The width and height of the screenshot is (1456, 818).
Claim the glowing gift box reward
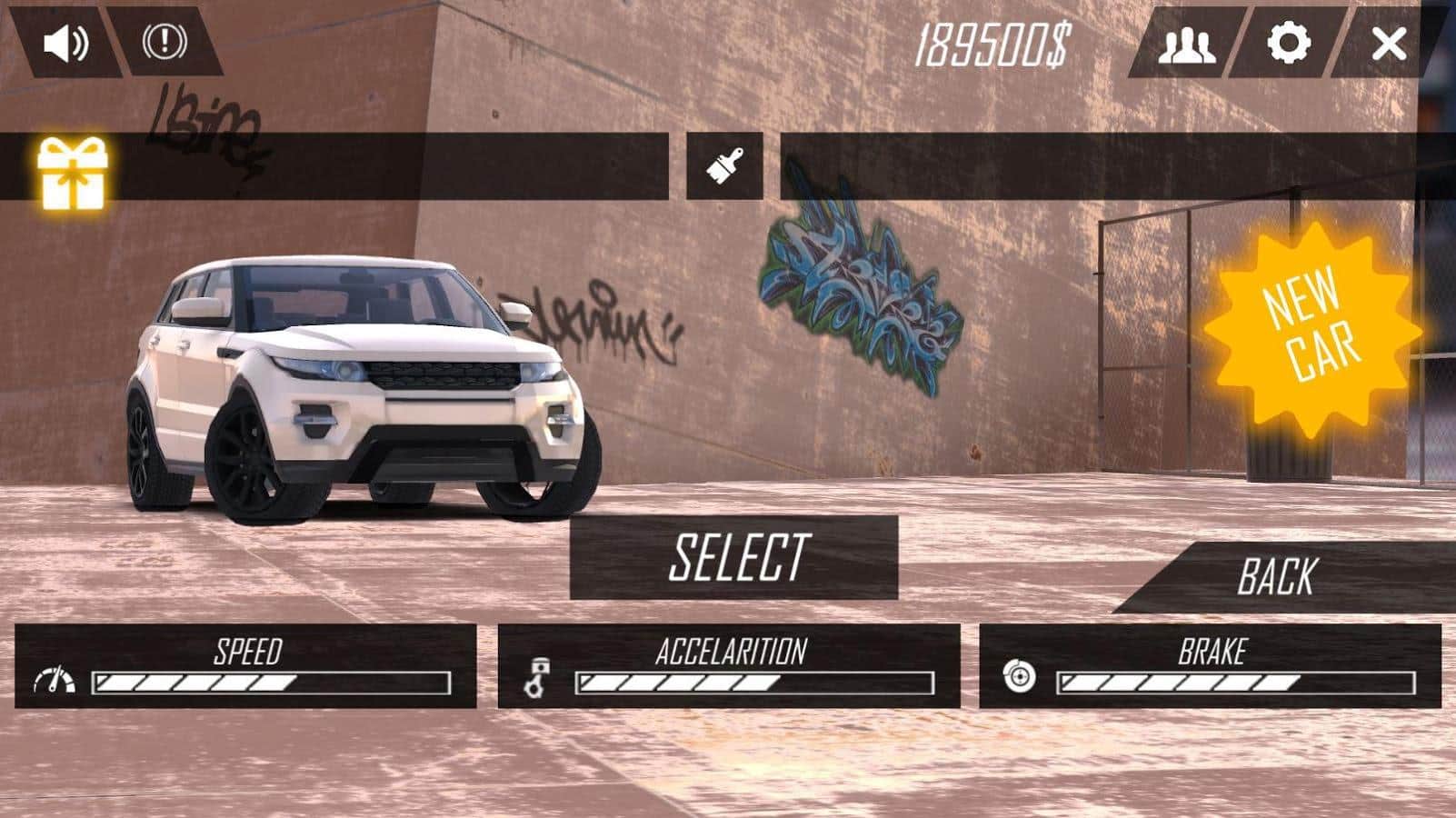tap(73, 172)
